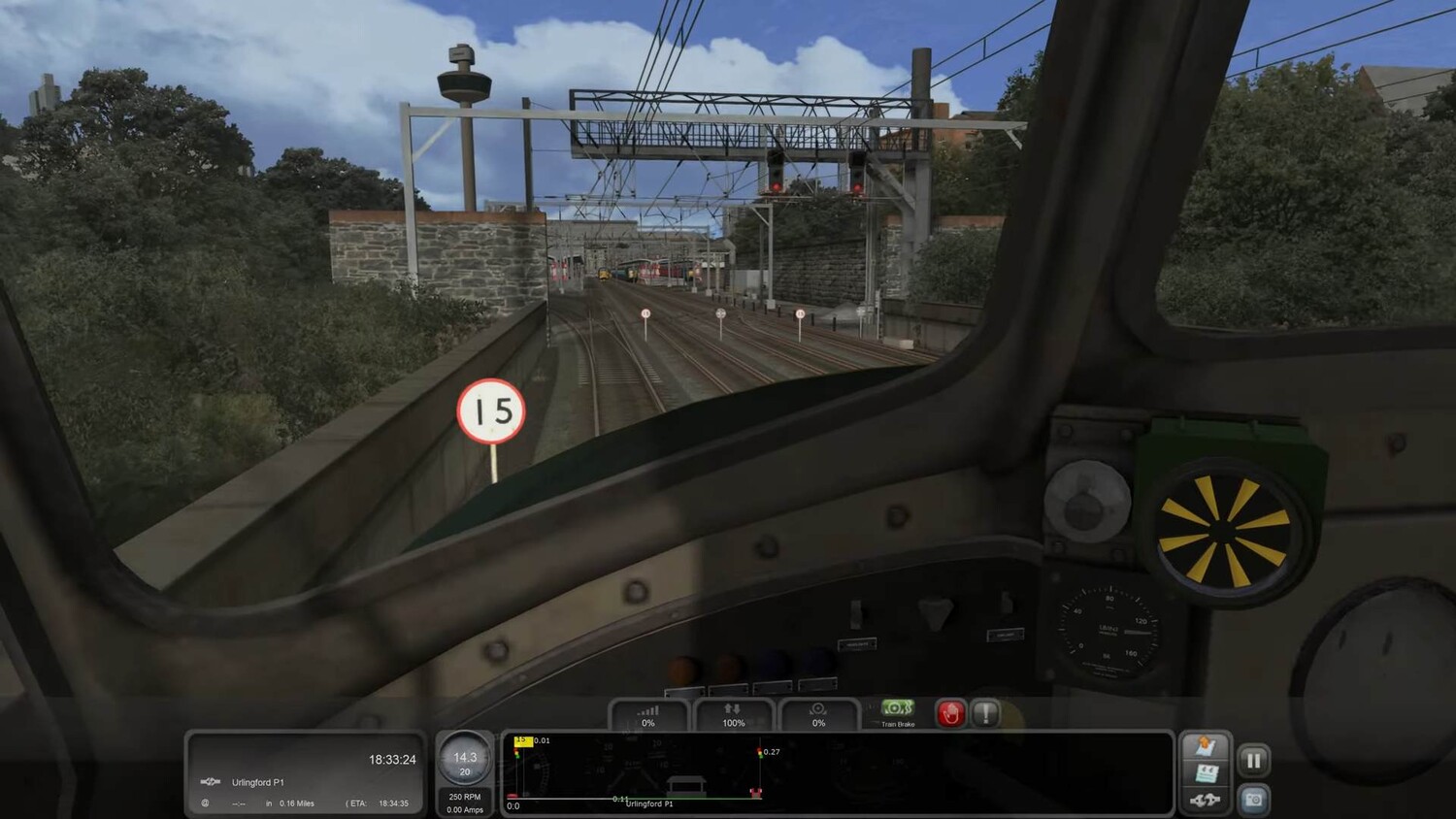This screenshot has width=1456, height=819.
Task: Click the yellow 15 speed limit marker
Action: point(522,741)
